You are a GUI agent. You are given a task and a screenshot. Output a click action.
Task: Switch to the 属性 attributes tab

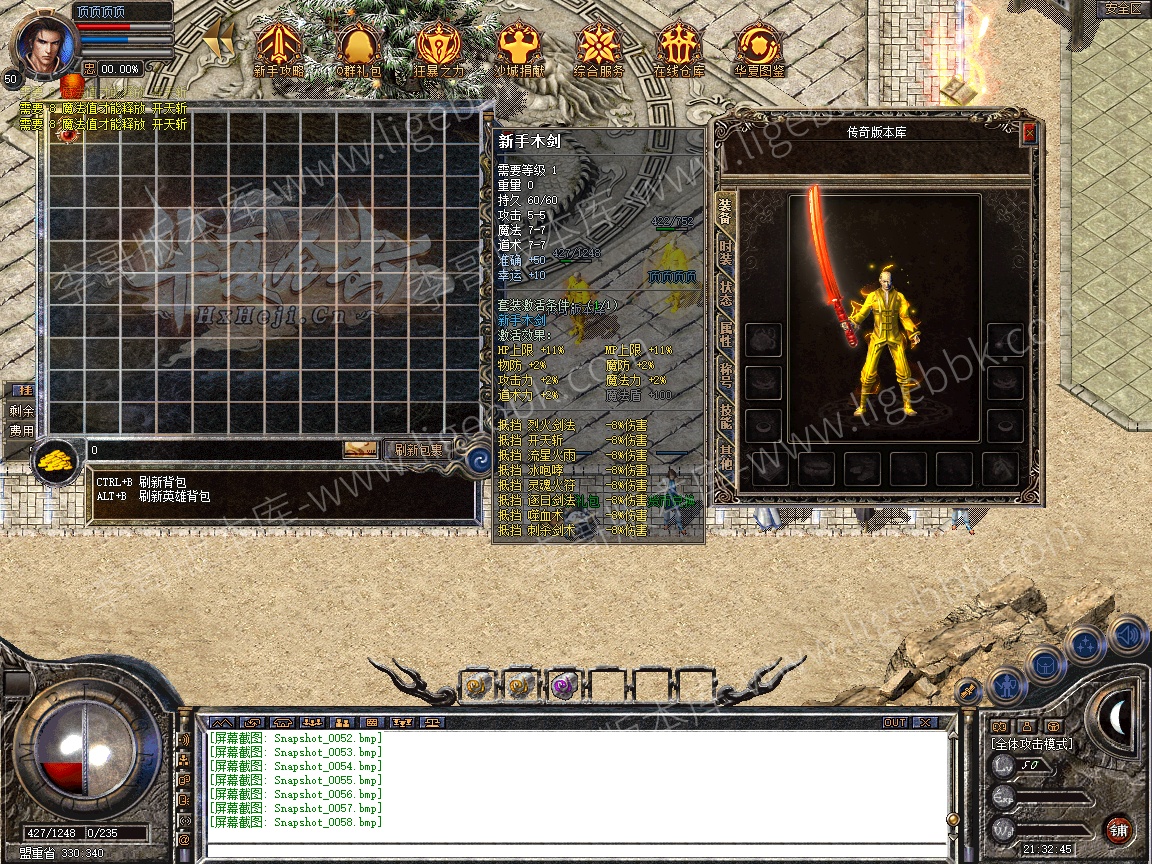tap(726, 337)
